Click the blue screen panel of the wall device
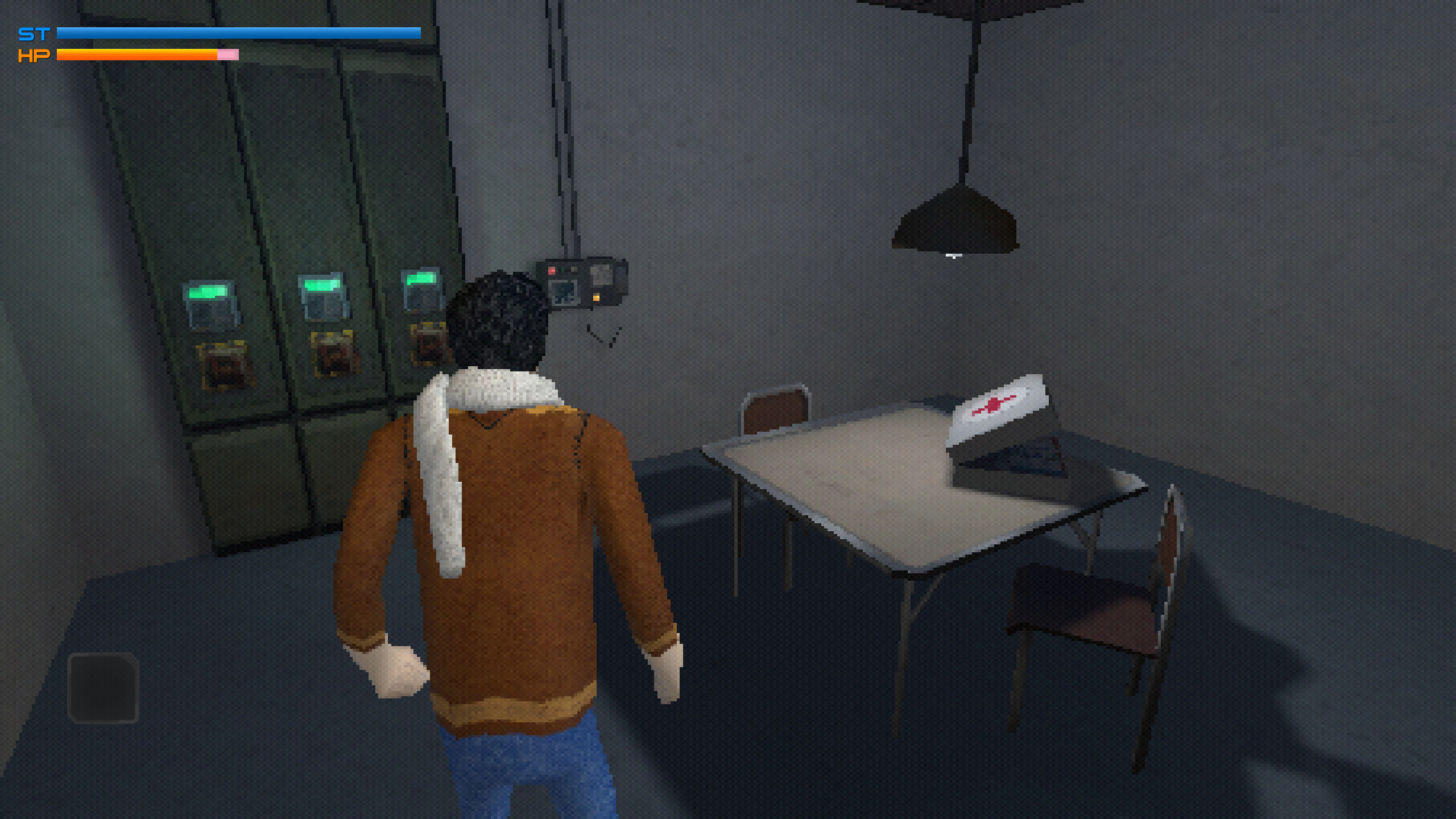The image size is (1456, 819). (x=564, y=293)
